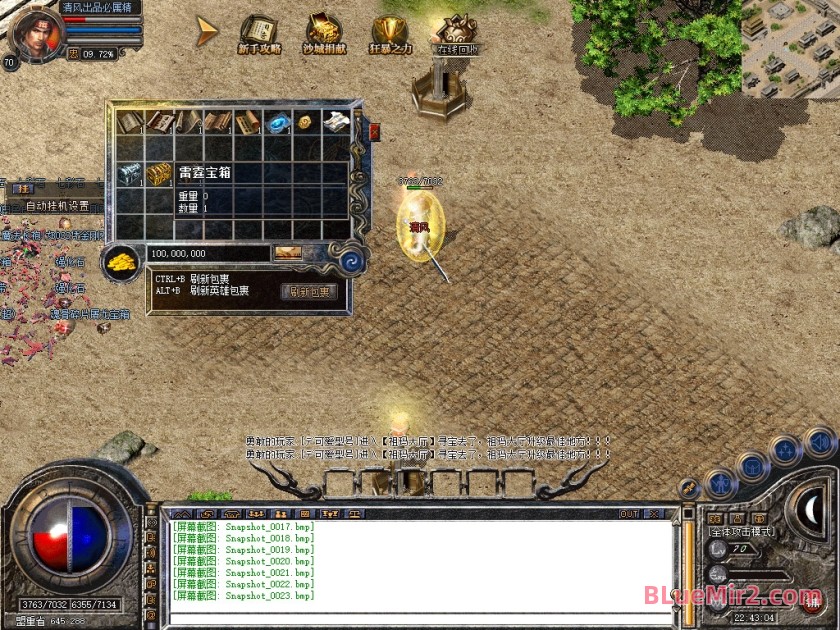
Task: Open the skills button with sparkle stars
Action: [x=785, y=451]
